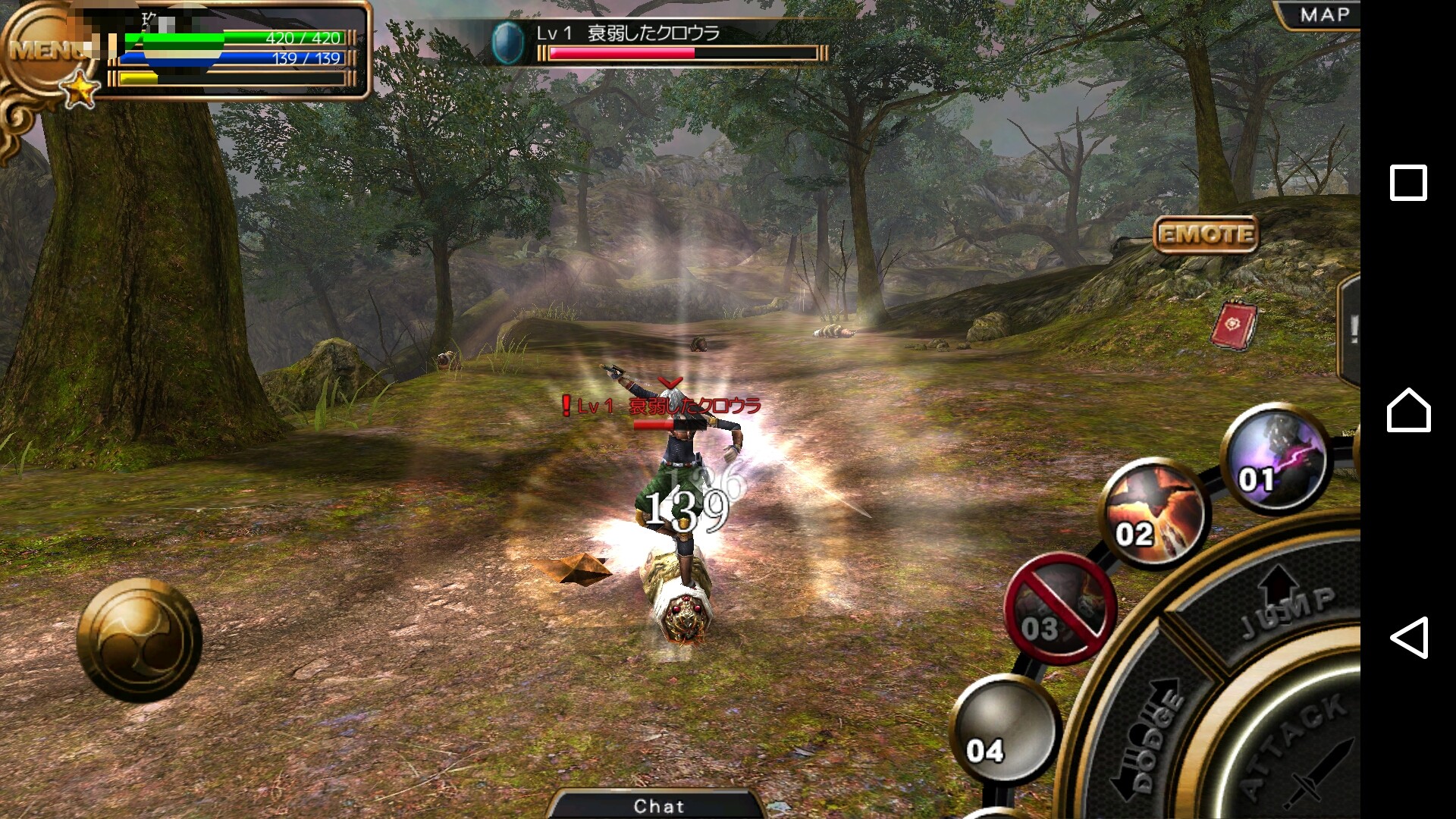Tap the EMOTE button
Image resolution: width=1456 pixels, height=819 pixels.
(x=1205, y=234)
